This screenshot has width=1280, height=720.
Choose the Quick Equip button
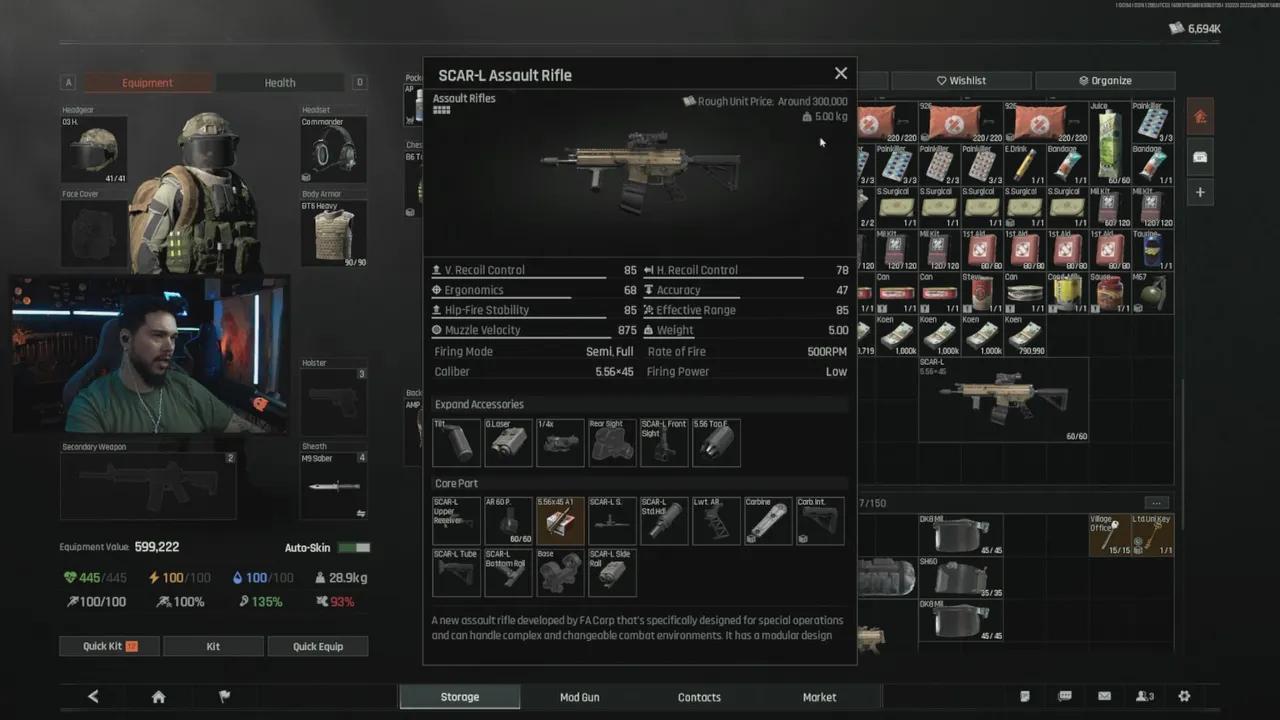pyautogui.click(x=318, y=646)
